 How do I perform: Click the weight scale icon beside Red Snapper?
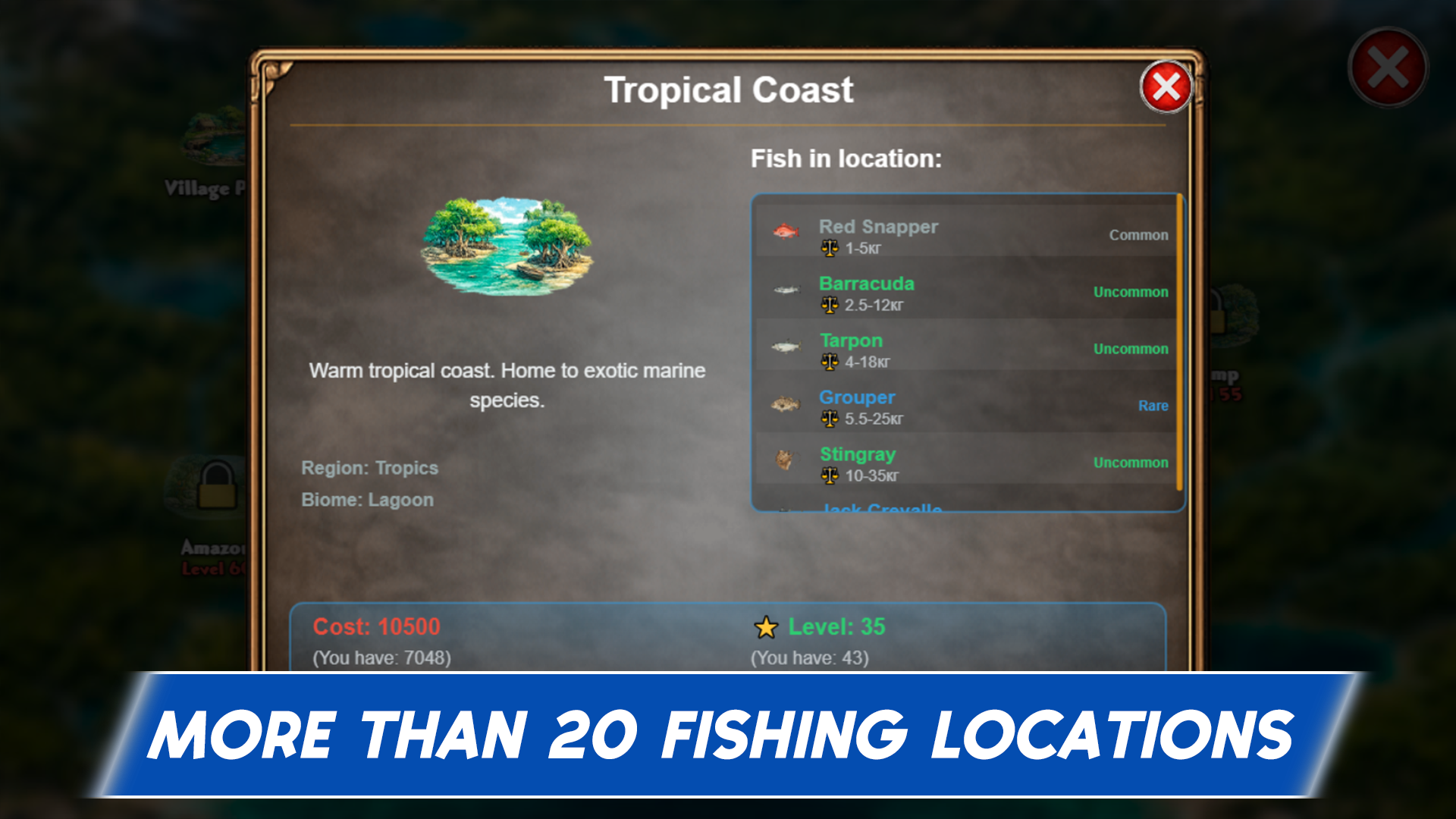point(828,248)
